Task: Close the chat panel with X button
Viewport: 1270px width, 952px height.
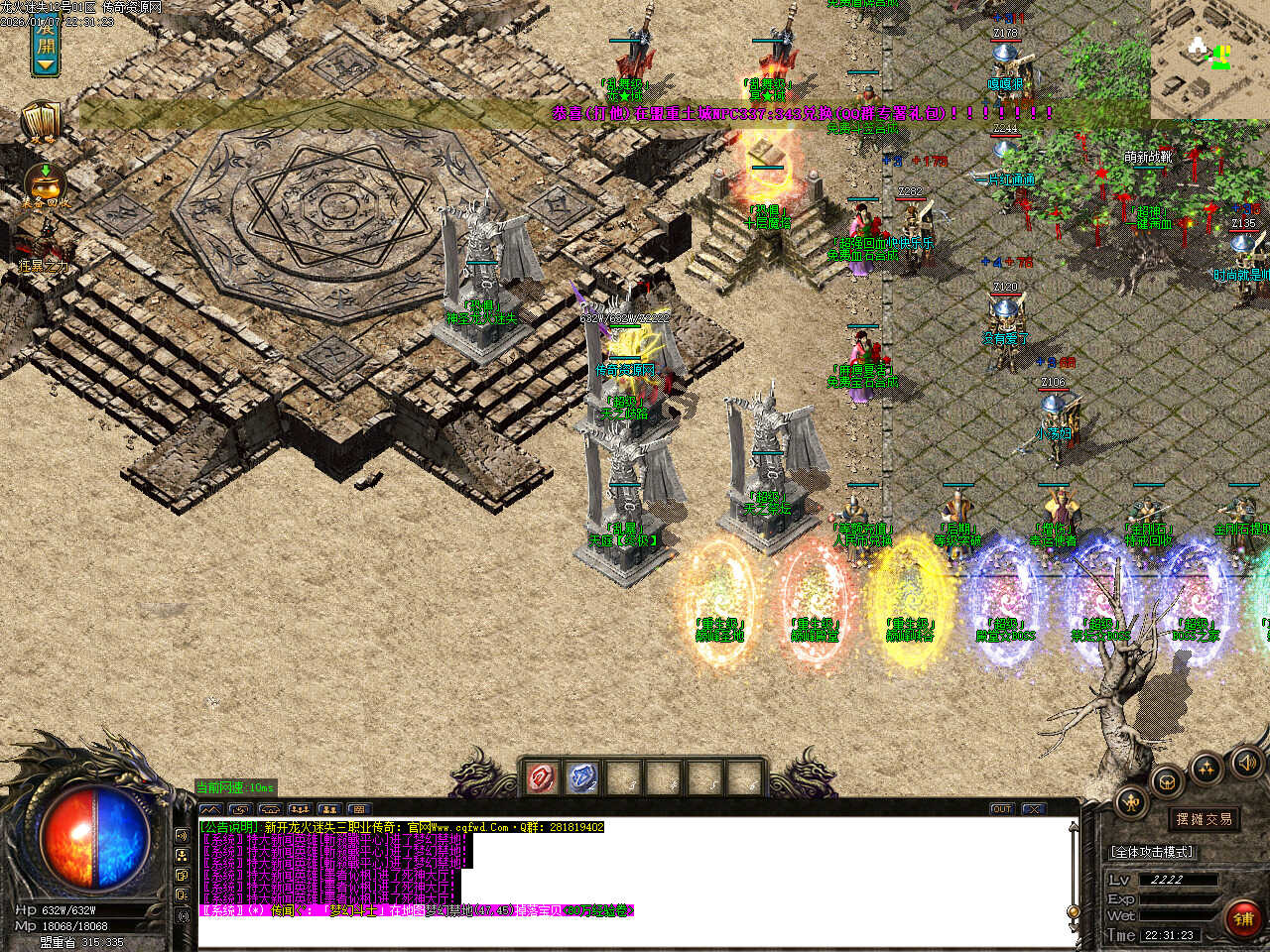Action: coord(1033,809)
